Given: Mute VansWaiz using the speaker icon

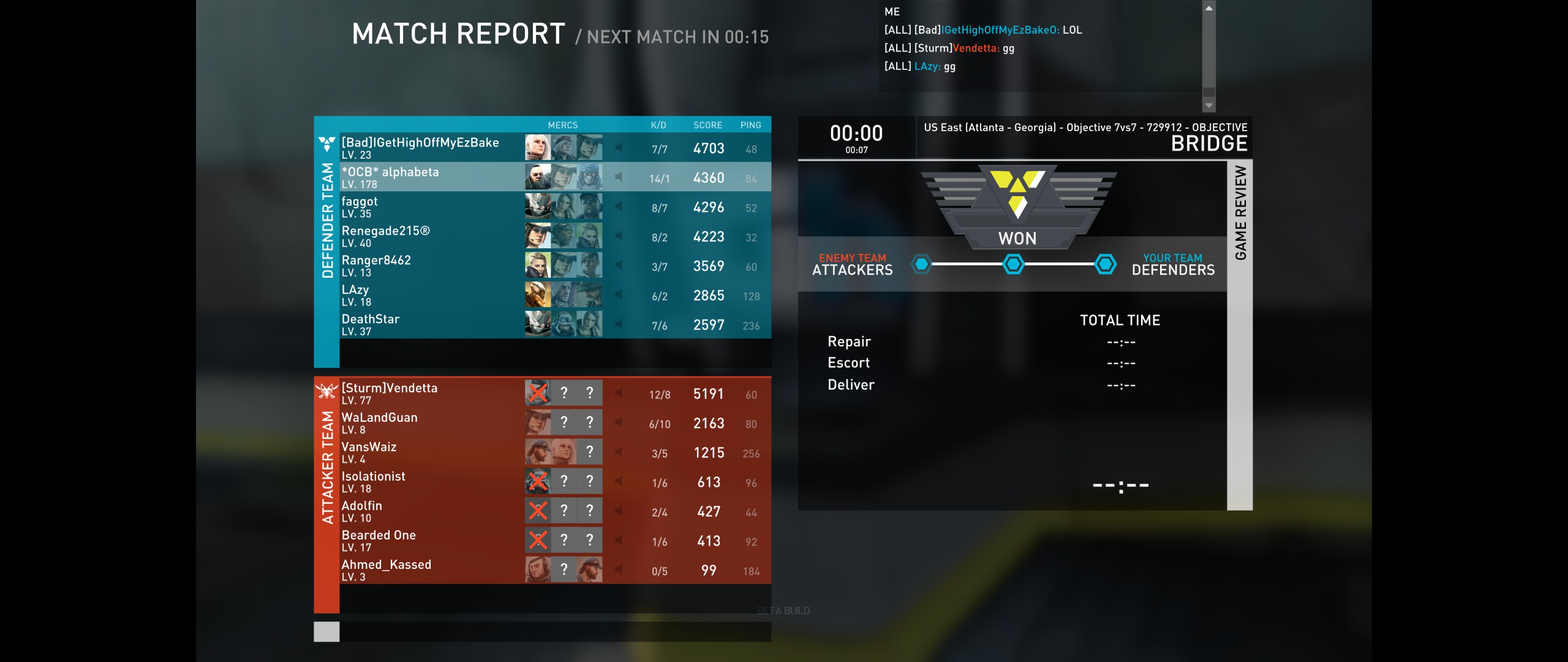Looking at the screenshot, I should pyautogui.click(x=619, y=452).
